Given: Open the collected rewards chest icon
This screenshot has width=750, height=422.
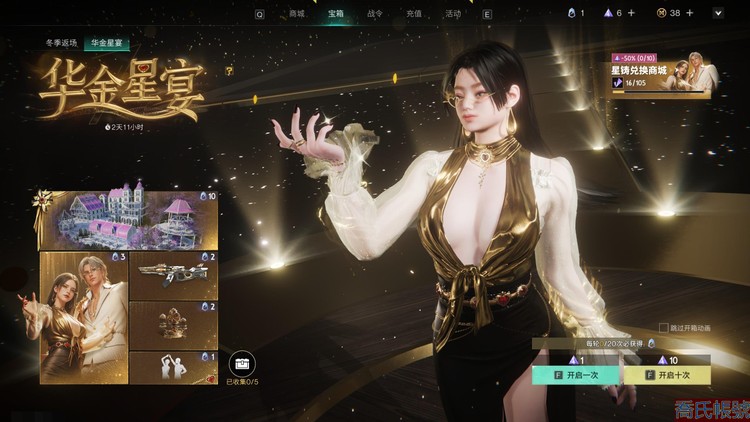Looking at the screenshot, I should click(x=241, y=363).
